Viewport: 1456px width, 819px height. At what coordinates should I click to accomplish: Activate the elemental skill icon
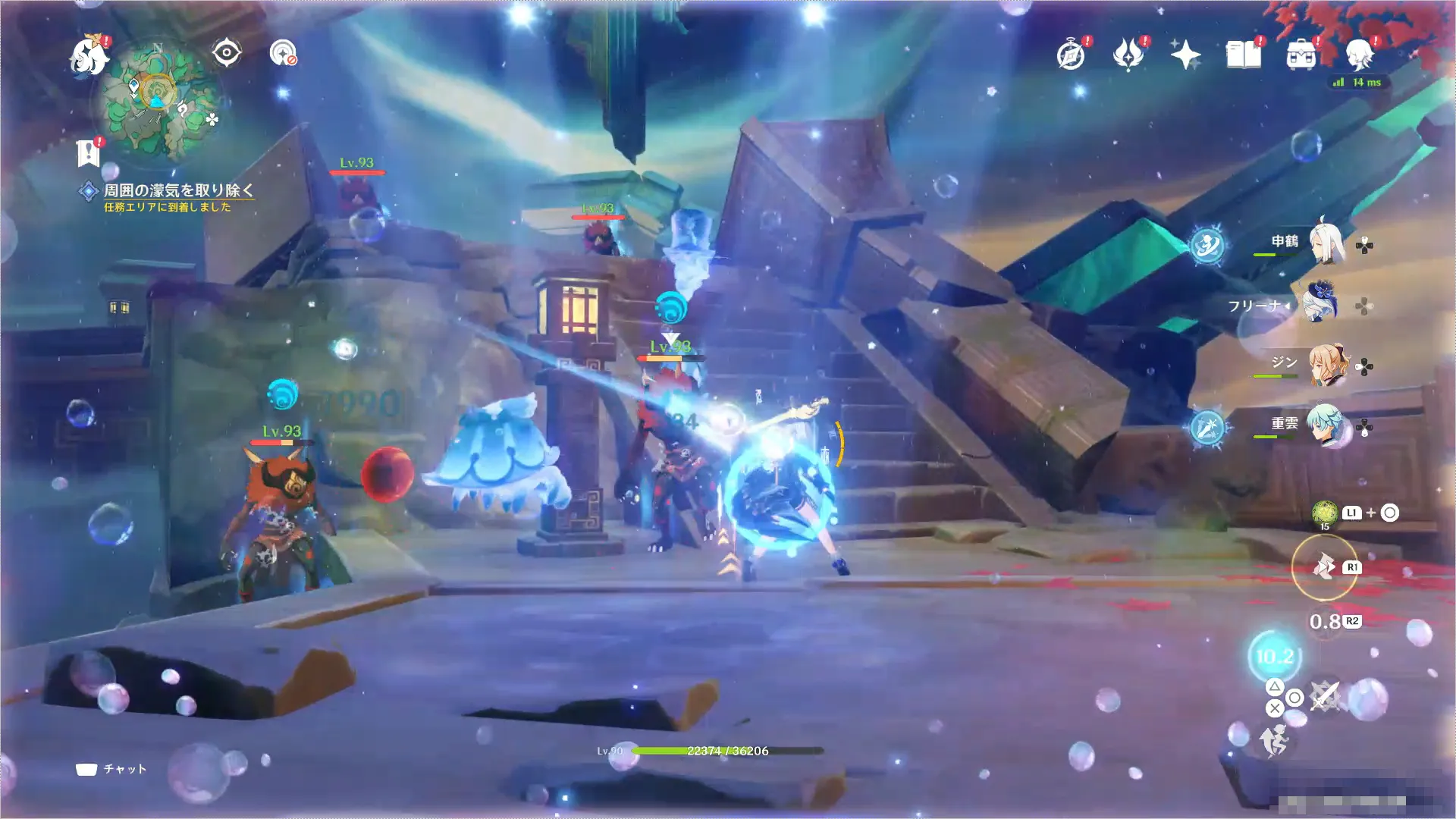(x=1324, y=567)
